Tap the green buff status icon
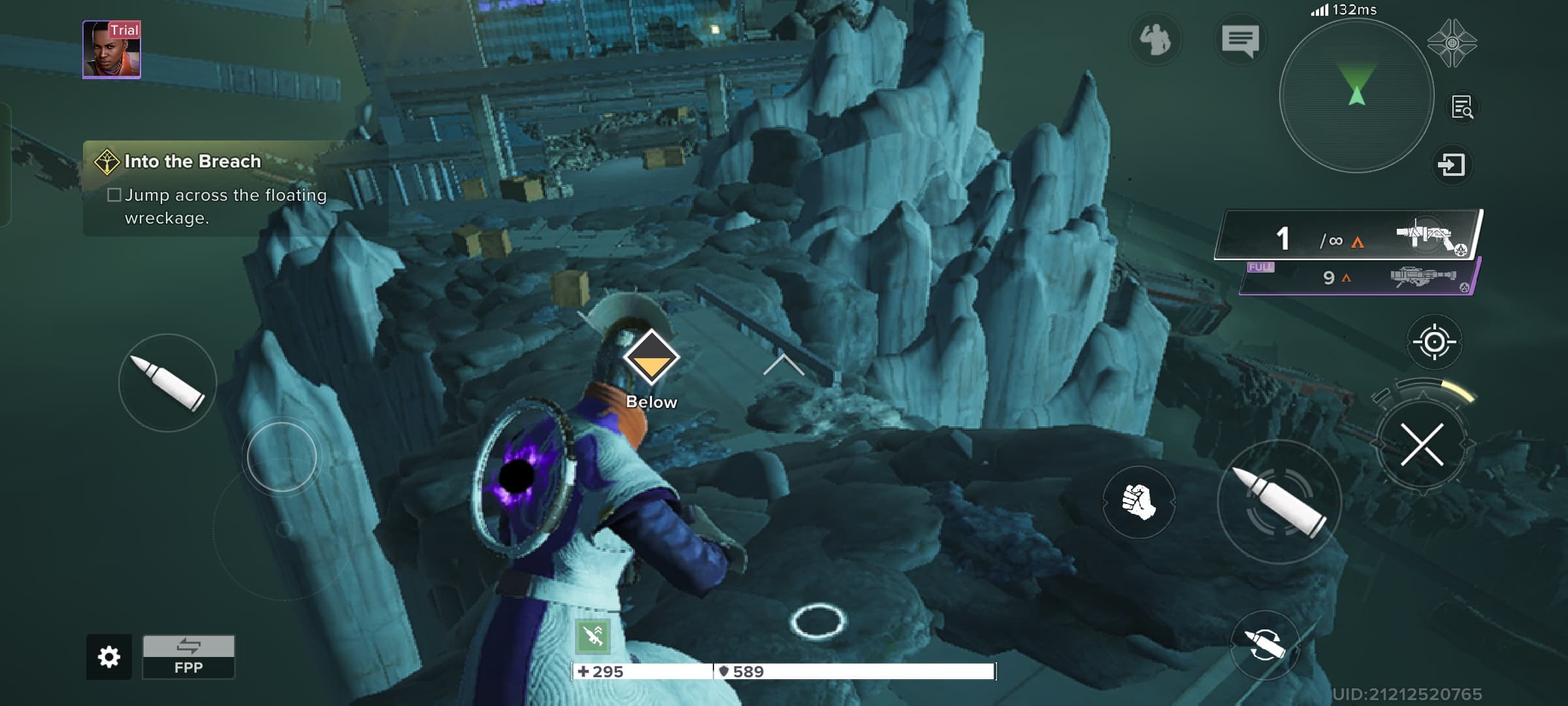Image resolution: width=1568 pixels, height=706 pixels. tap(593, 635)
